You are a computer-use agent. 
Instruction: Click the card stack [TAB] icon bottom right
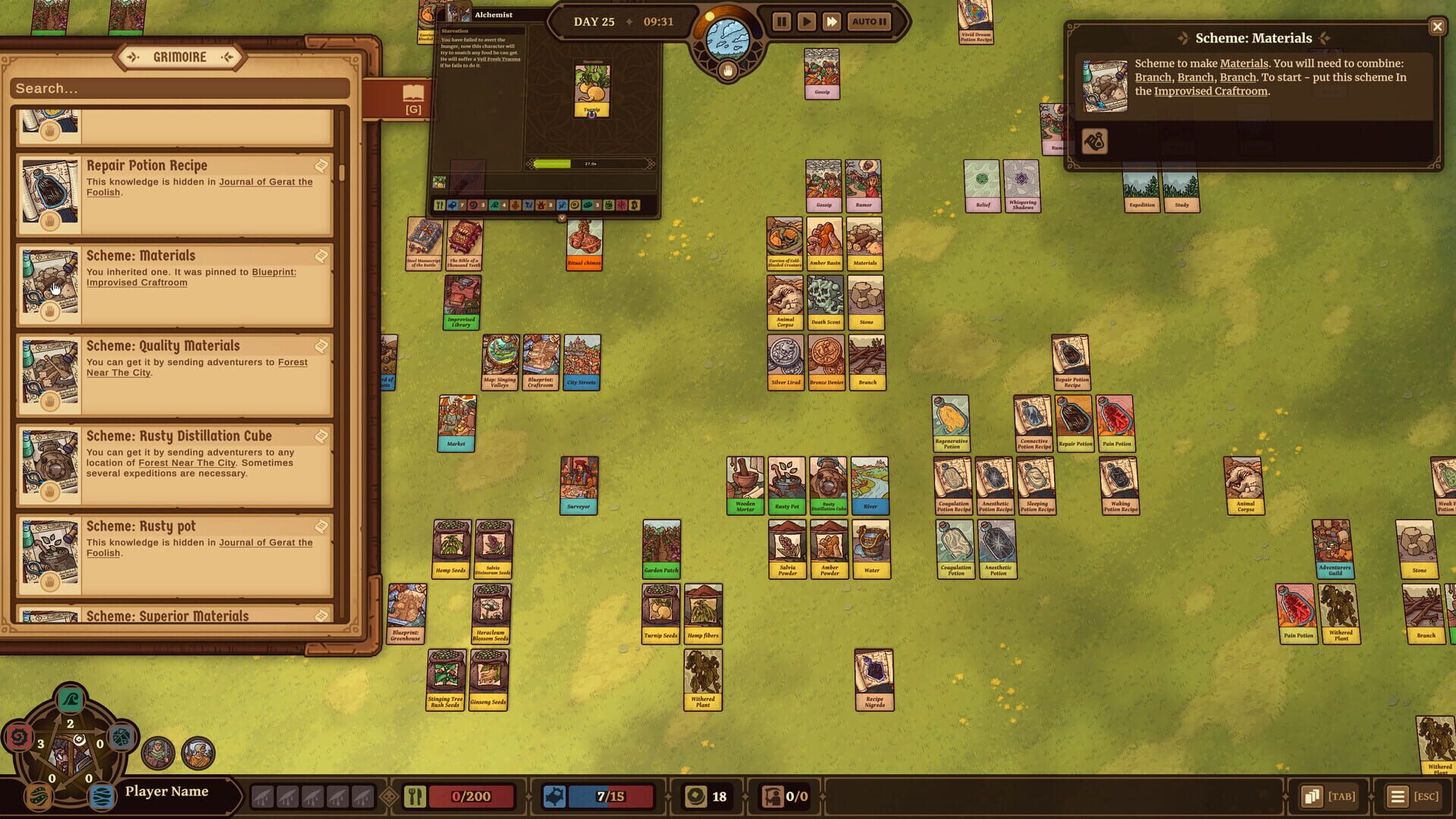pyautogui.click(x=1310, y=795)
